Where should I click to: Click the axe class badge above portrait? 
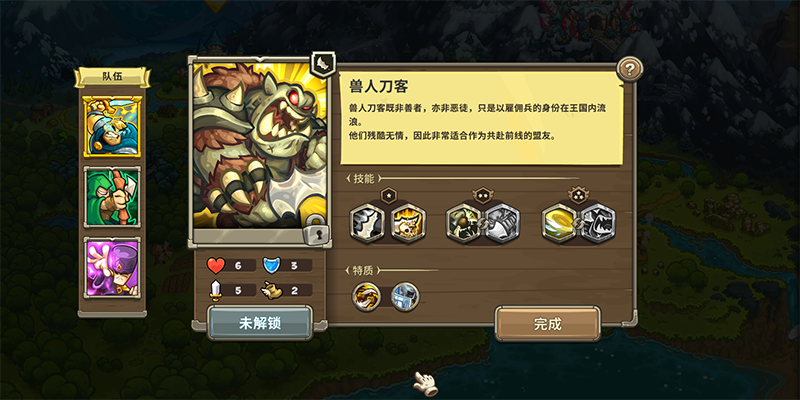click(321, 64)
